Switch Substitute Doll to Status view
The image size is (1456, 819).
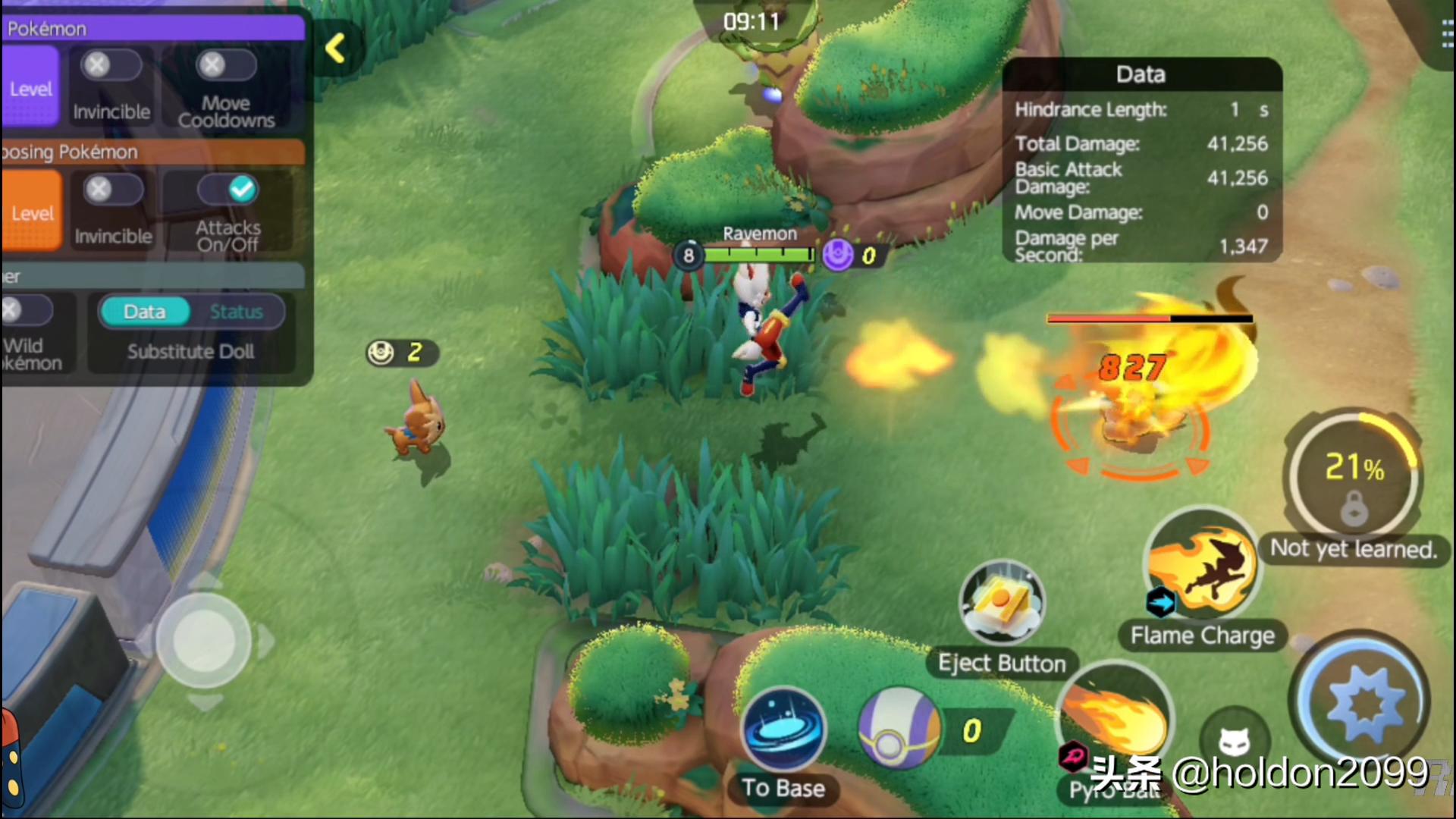coord(236,312)
